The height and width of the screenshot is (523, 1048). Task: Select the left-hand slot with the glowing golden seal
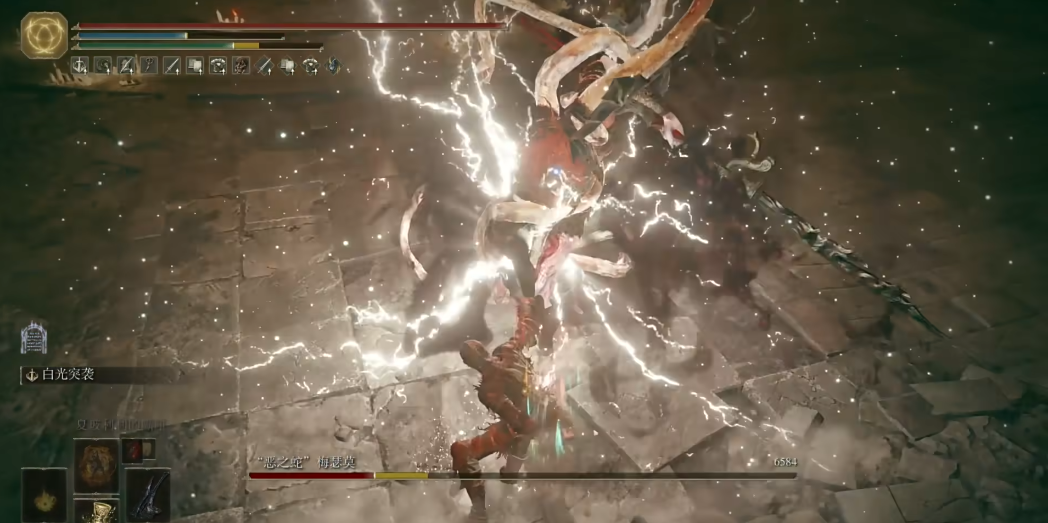44,494
